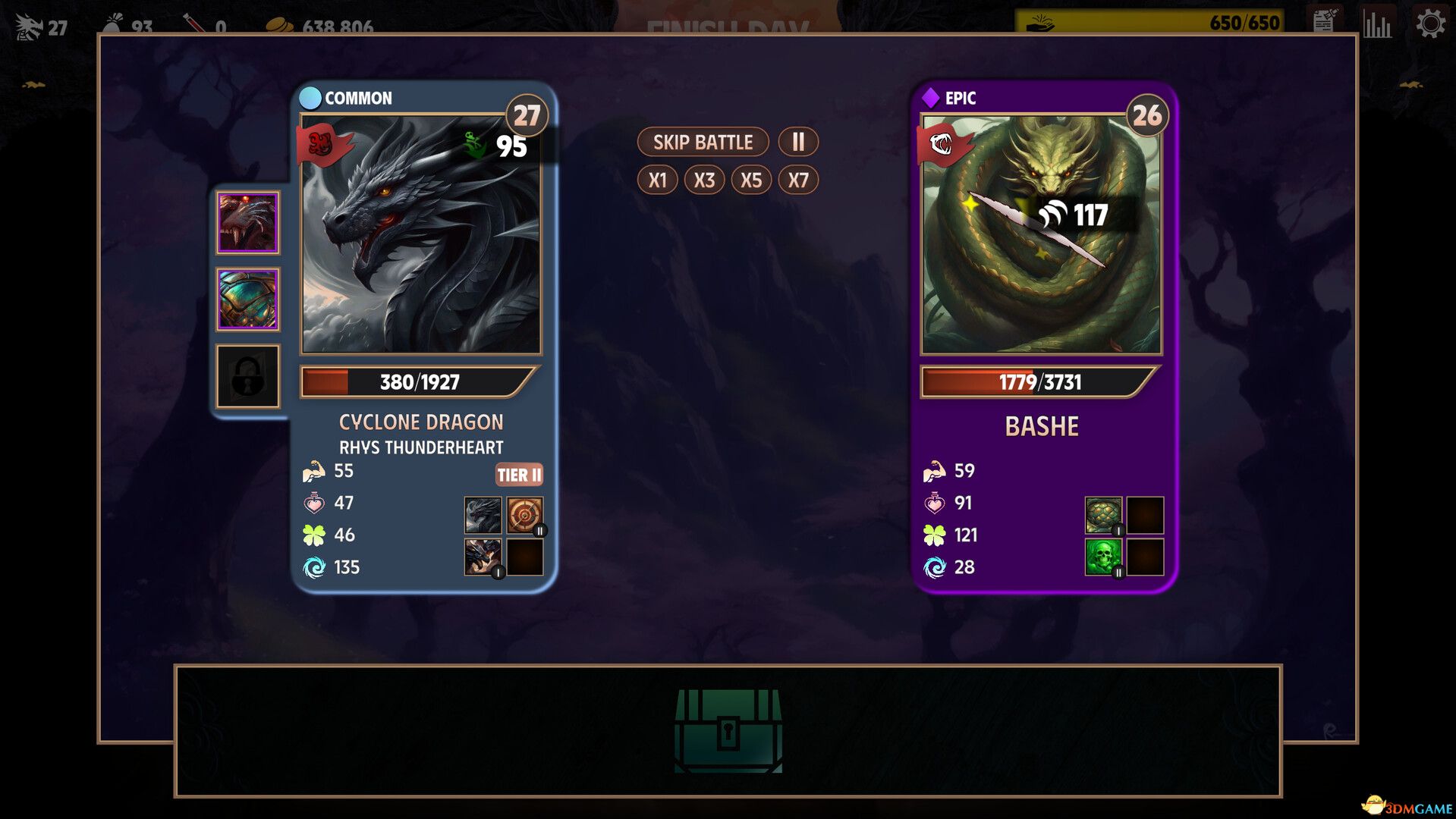Screen dimensions: 1456x819
Task: Click the locked team slot
Action: click(248, 377)
